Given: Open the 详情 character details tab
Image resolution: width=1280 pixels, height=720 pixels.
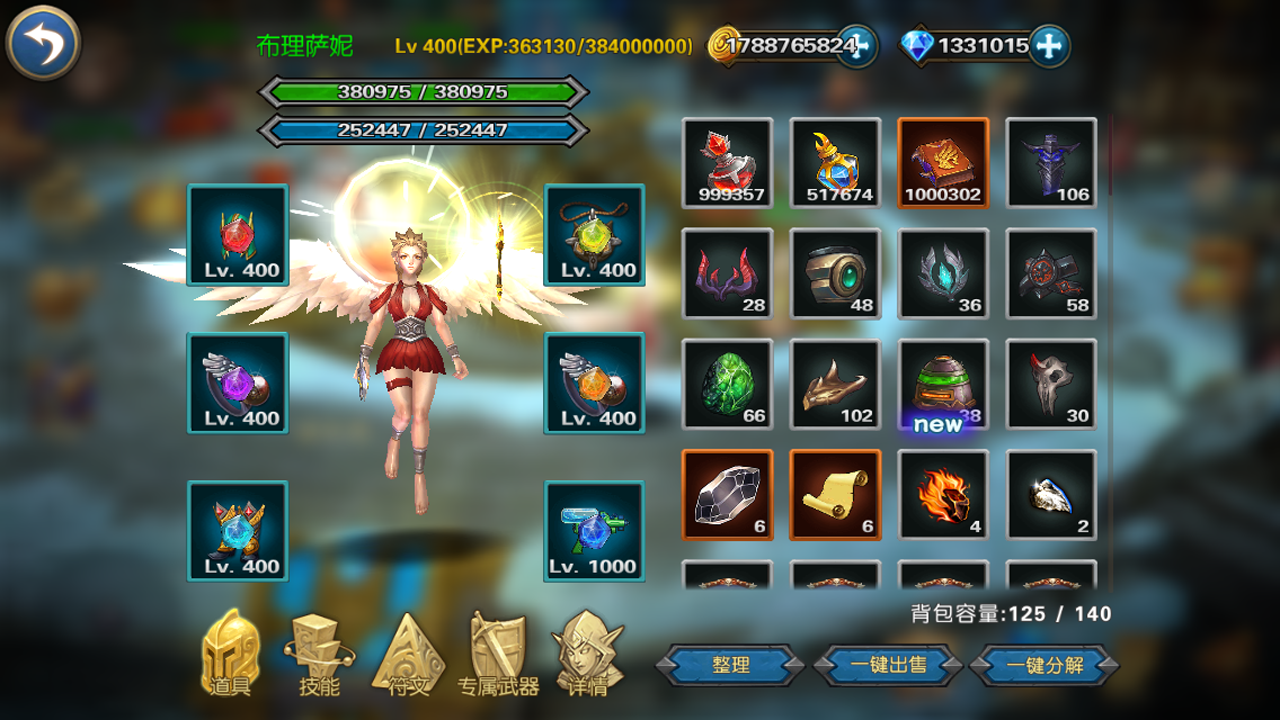Looking at the screenshot, I should [x=589, y=660].
